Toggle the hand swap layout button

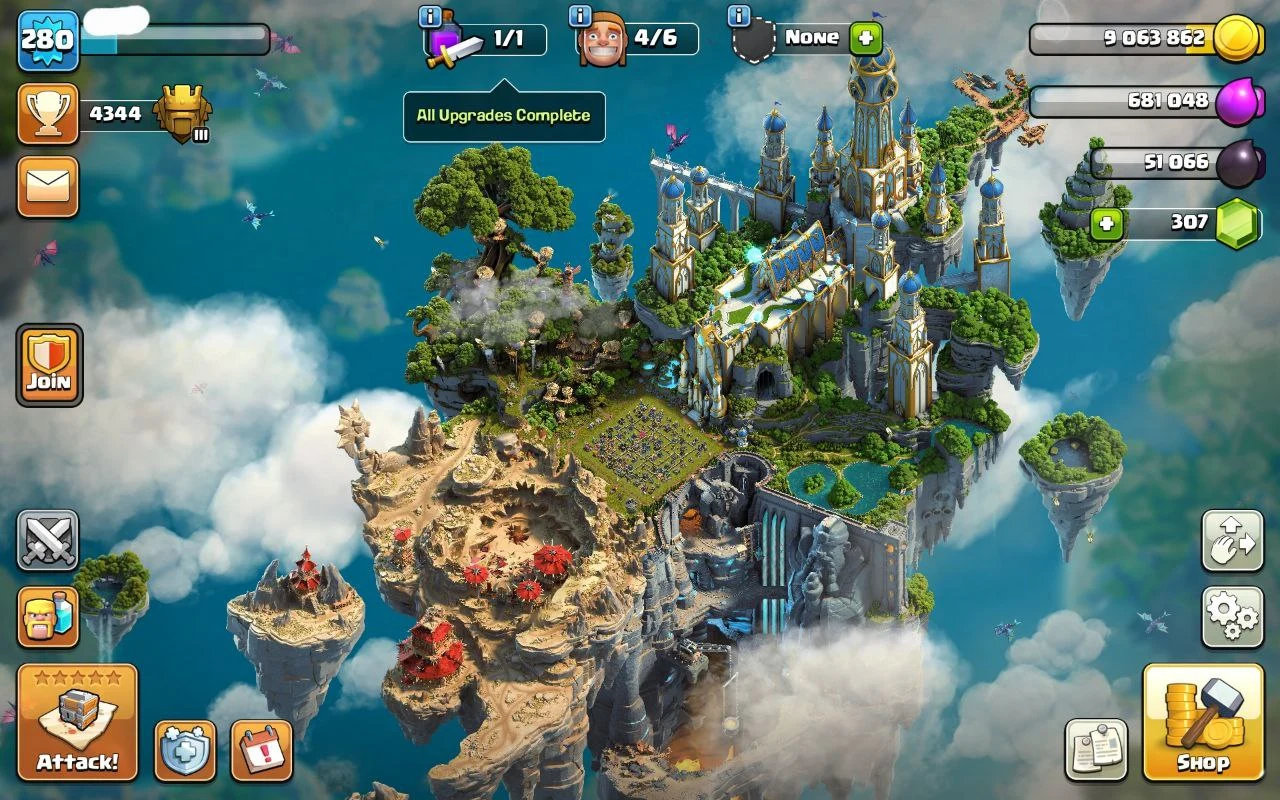pyautogui.click(x=1232, y=541)
